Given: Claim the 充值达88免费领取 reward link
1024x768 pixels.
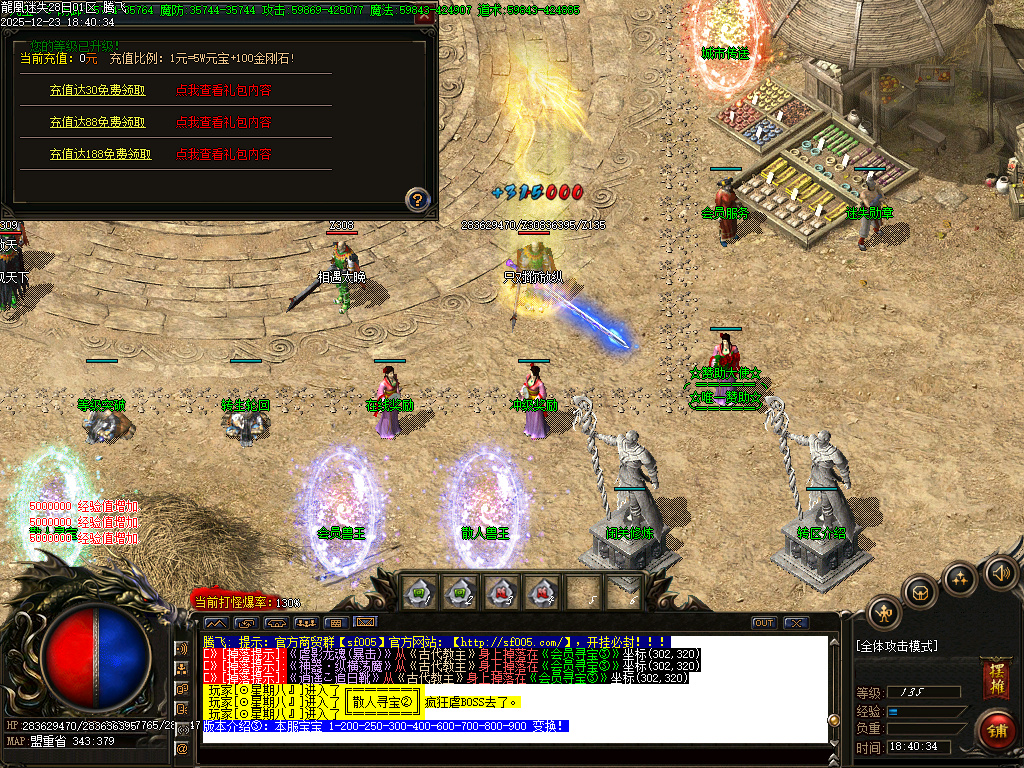Looking at the screenshot, I should 97,122.
